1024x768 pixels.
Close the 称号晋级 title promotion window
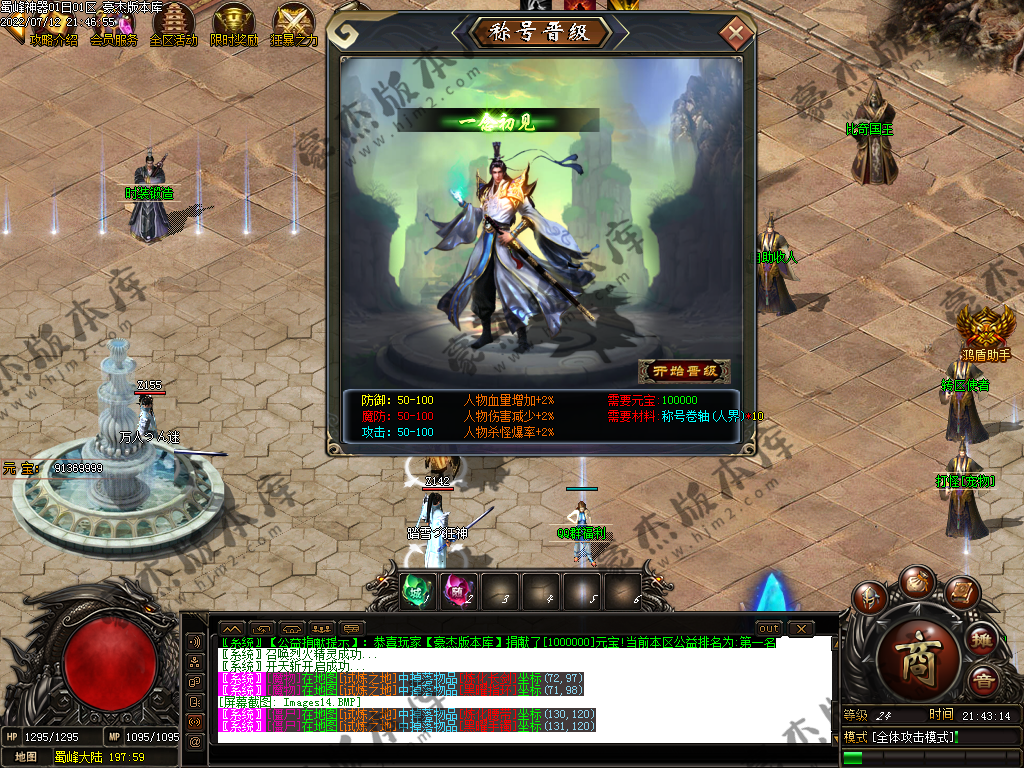(736, 34)
